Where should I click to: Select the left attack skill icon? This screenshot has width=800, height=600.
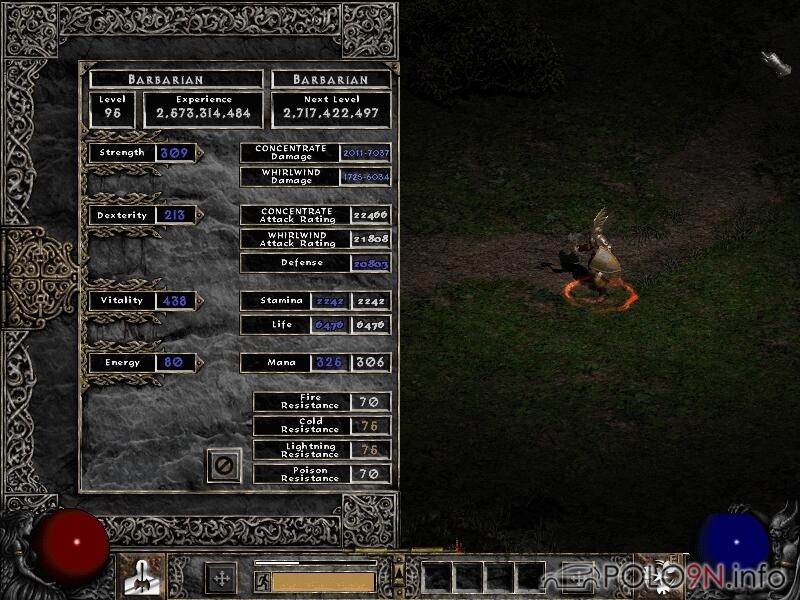pos(141,576)
